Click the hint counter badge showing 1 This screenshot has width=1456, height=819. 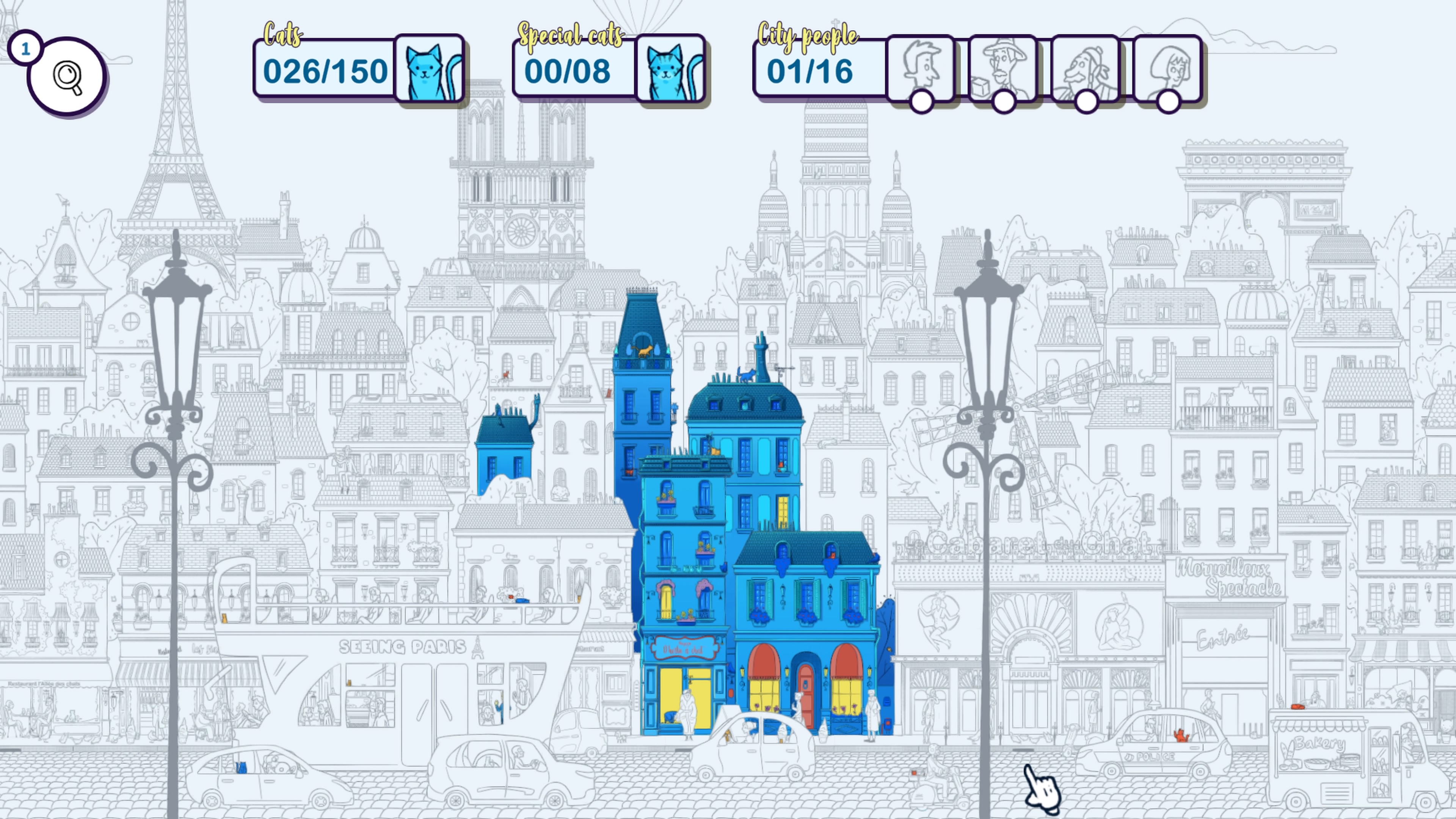[x=25, y=47]
